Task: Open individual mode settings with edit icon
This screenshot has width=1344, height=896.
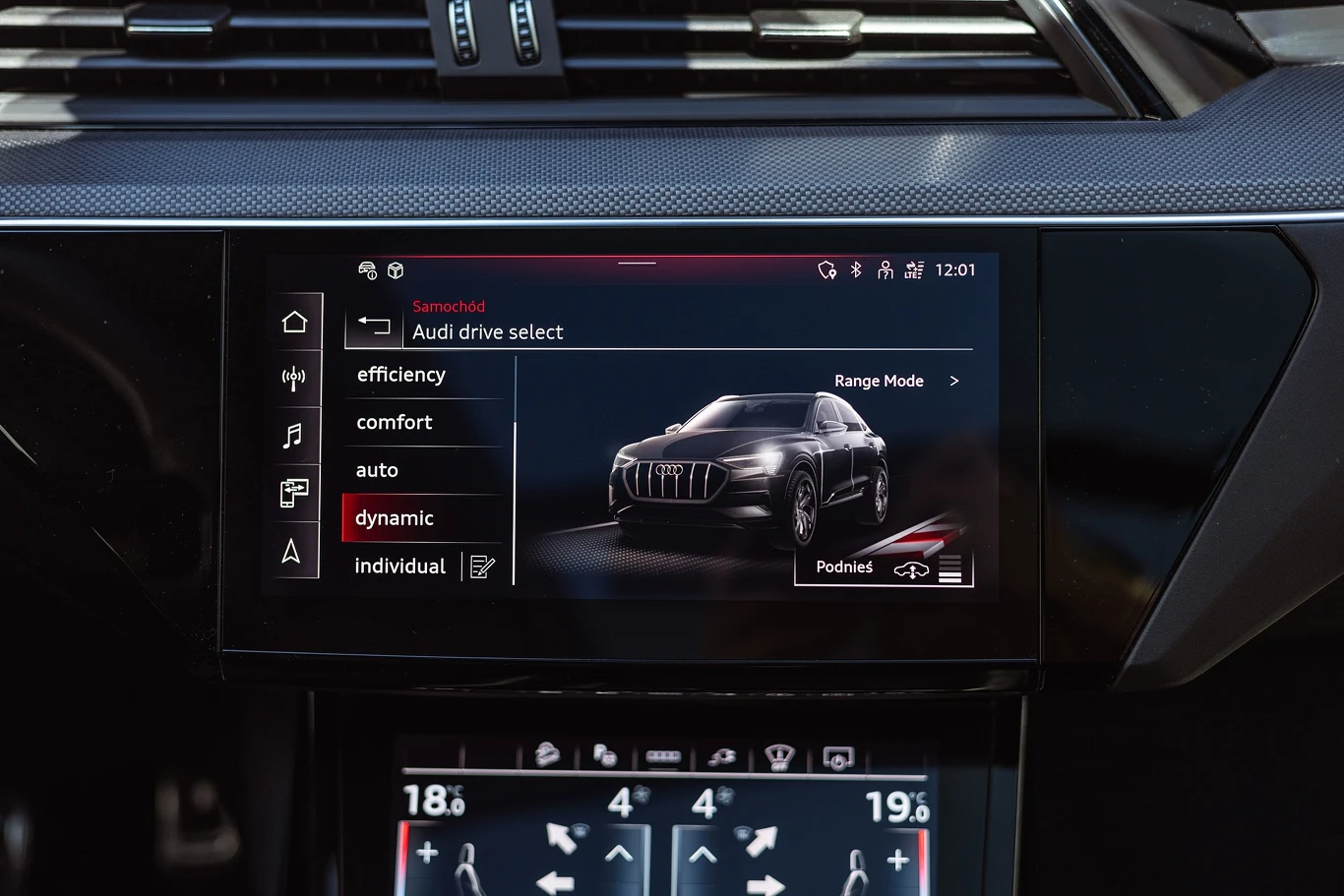Action: (x=480, y=566)
